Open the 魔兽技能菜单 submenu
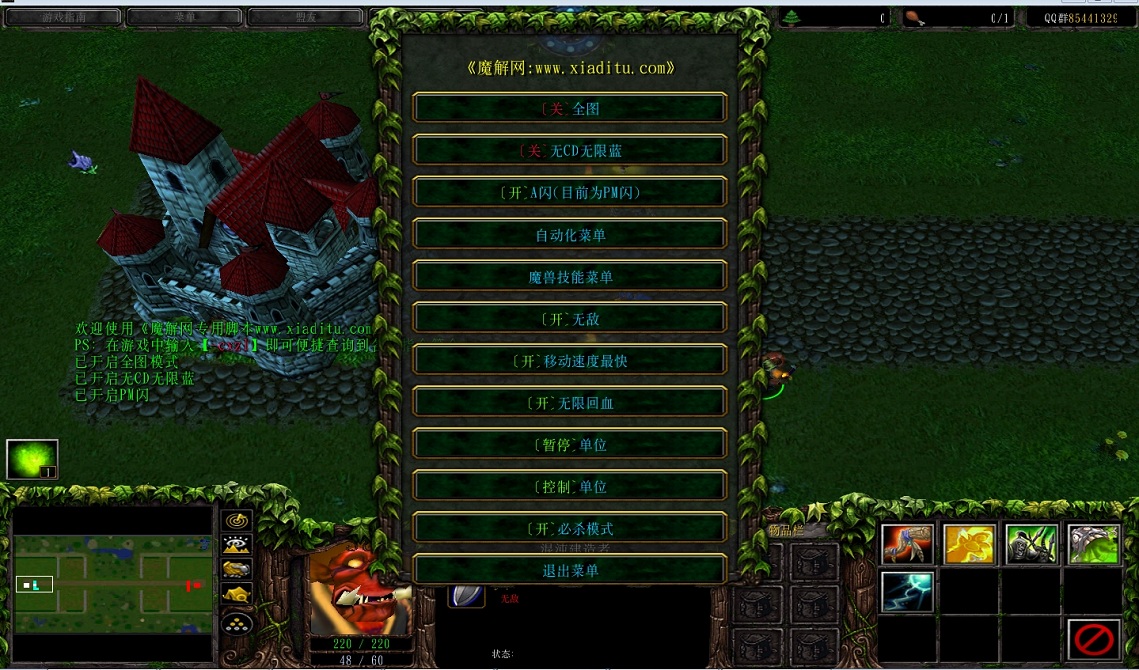 click(x=570, y=277)
